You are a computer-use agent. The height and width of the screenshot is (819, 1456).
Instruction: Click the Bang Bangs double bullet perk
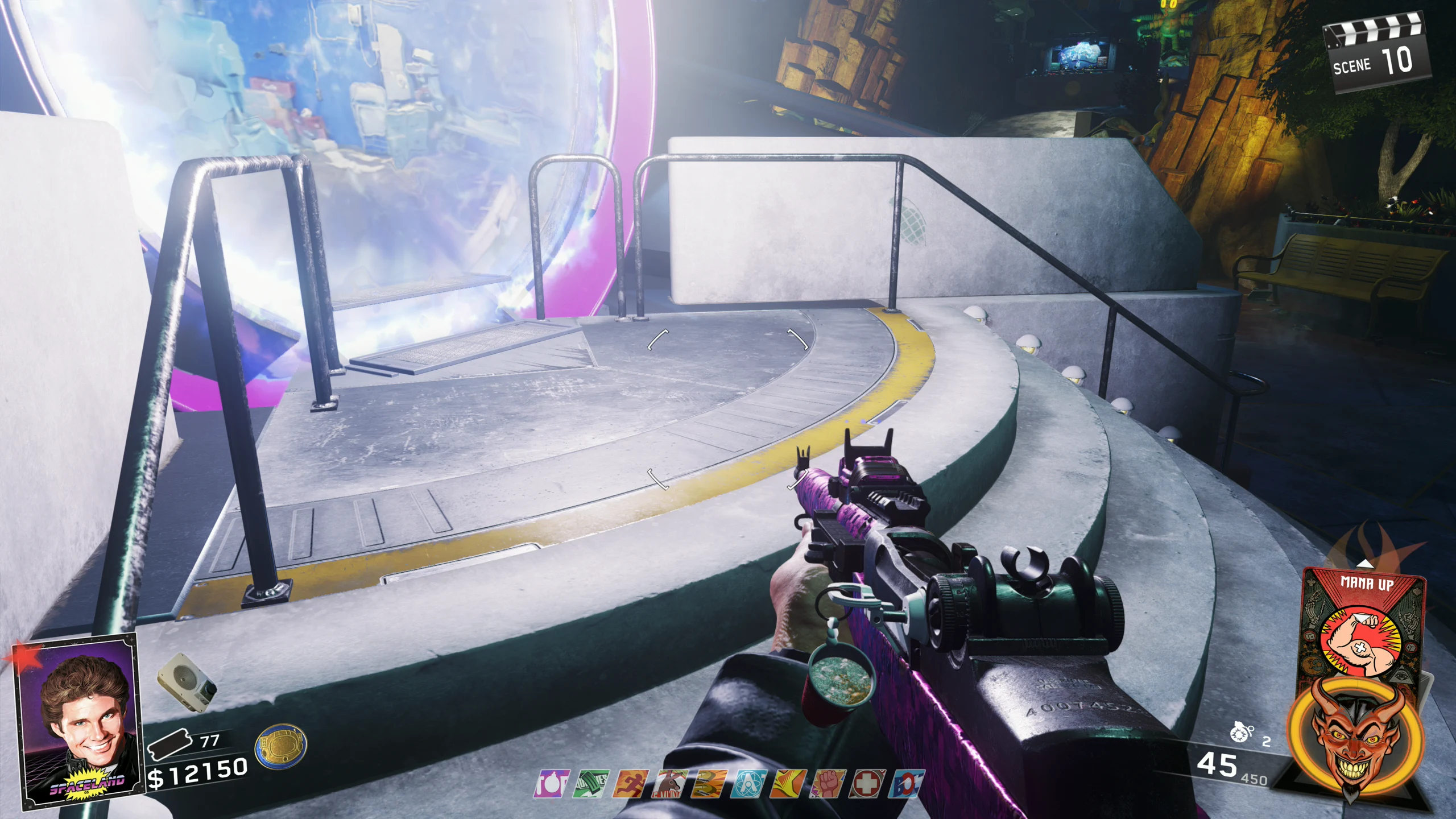709,784
